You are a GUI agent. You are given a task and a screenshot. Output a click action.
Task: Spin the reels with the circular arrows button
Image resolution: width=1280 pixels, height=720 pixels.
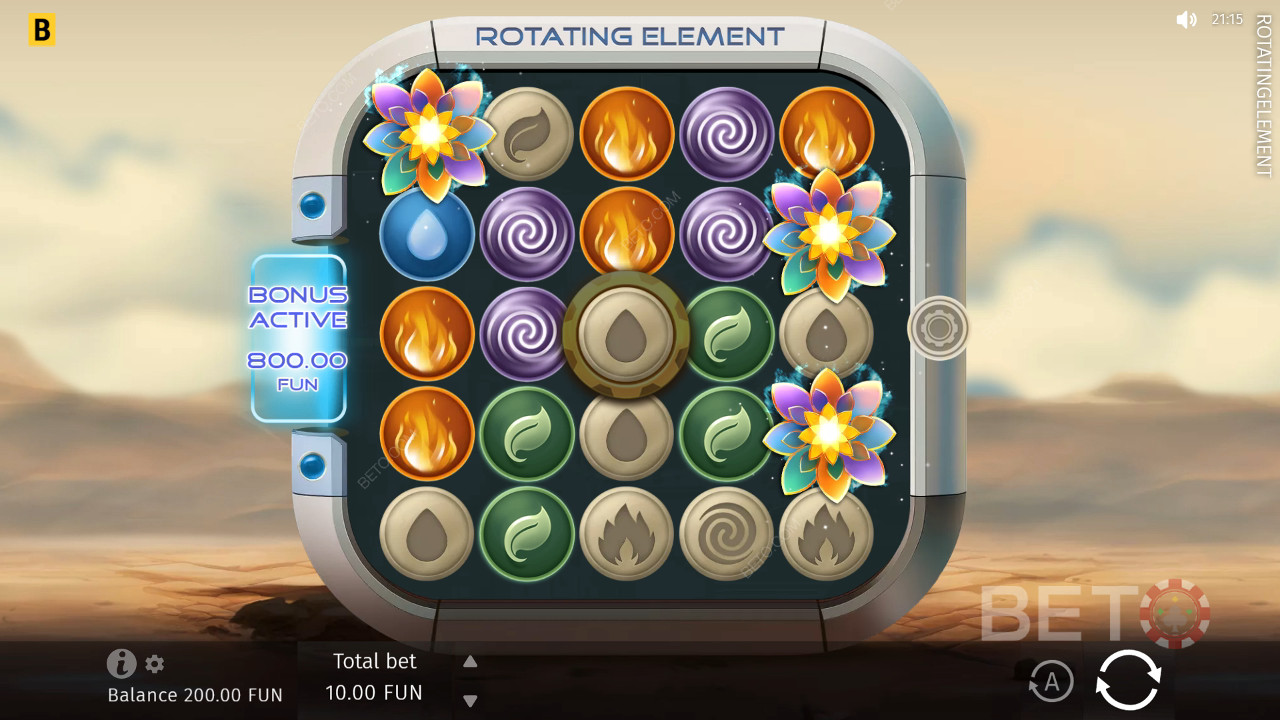[x=1128, y=681]
